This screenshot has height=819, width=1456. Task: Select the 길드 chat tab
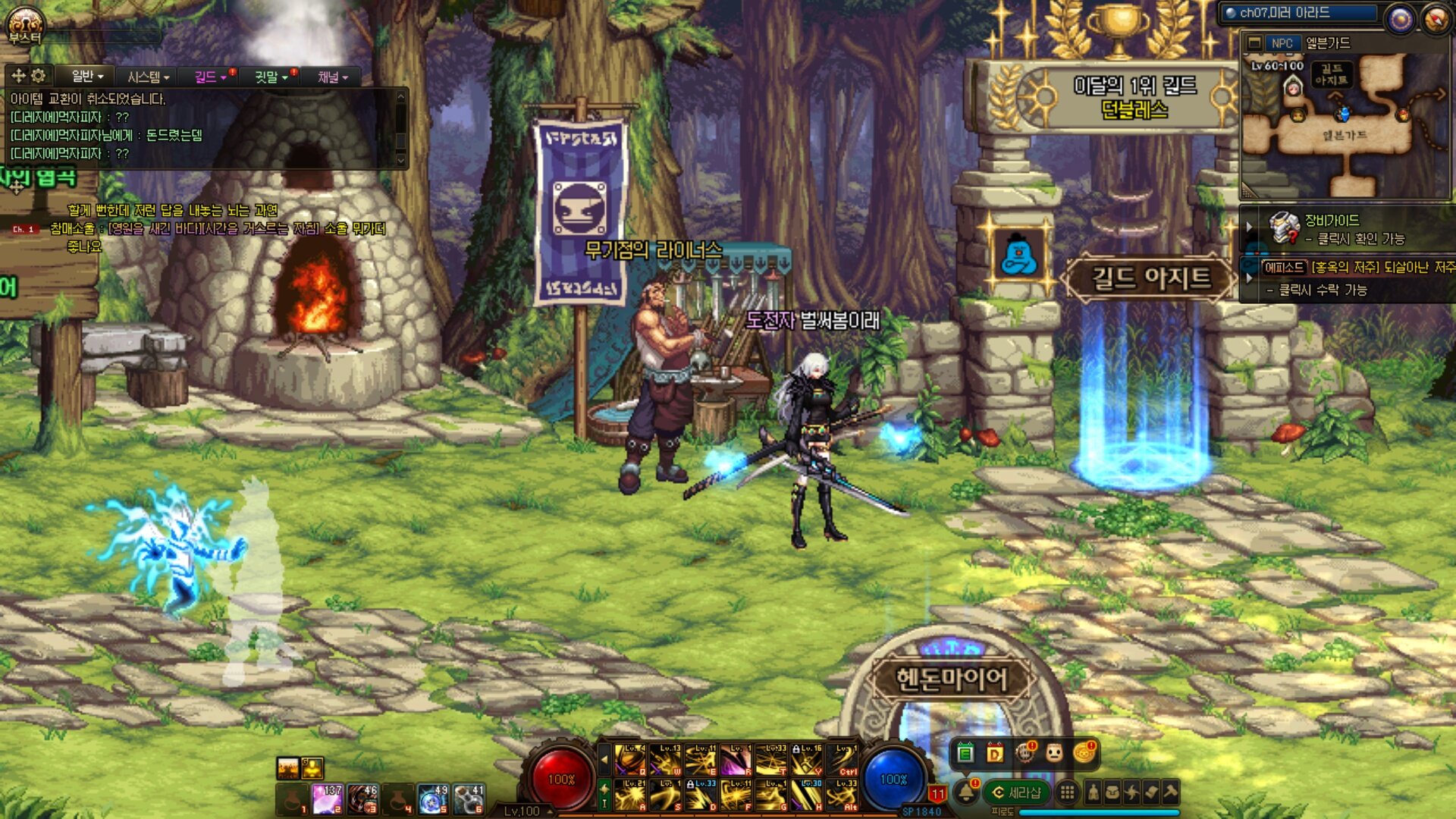(x=209, y=77)
